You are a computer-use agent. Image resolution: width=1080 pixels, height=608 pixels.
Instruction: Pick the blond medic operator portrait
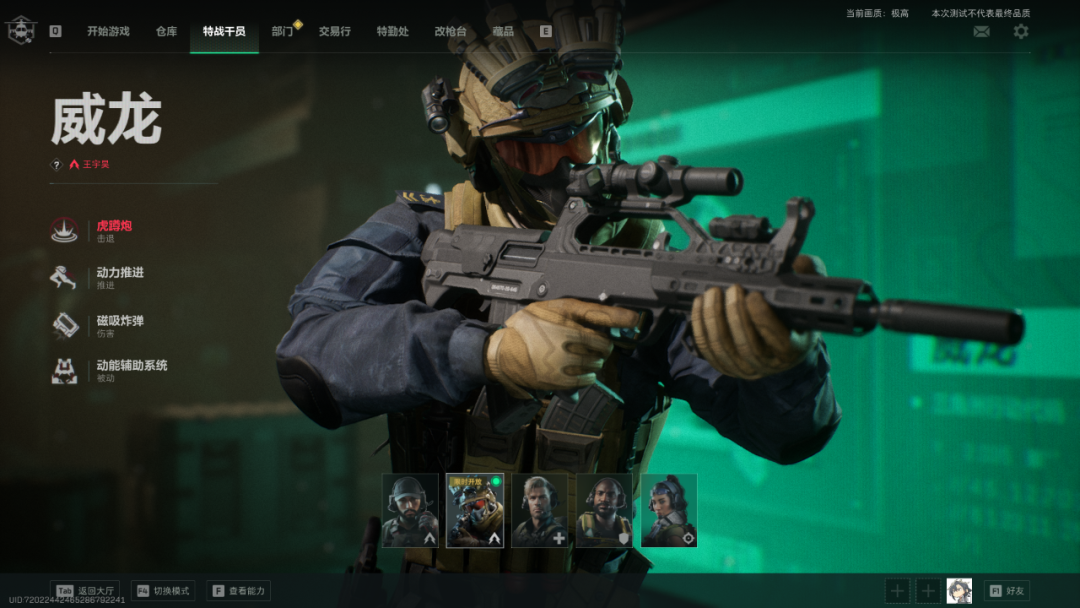tap(540, 510)
